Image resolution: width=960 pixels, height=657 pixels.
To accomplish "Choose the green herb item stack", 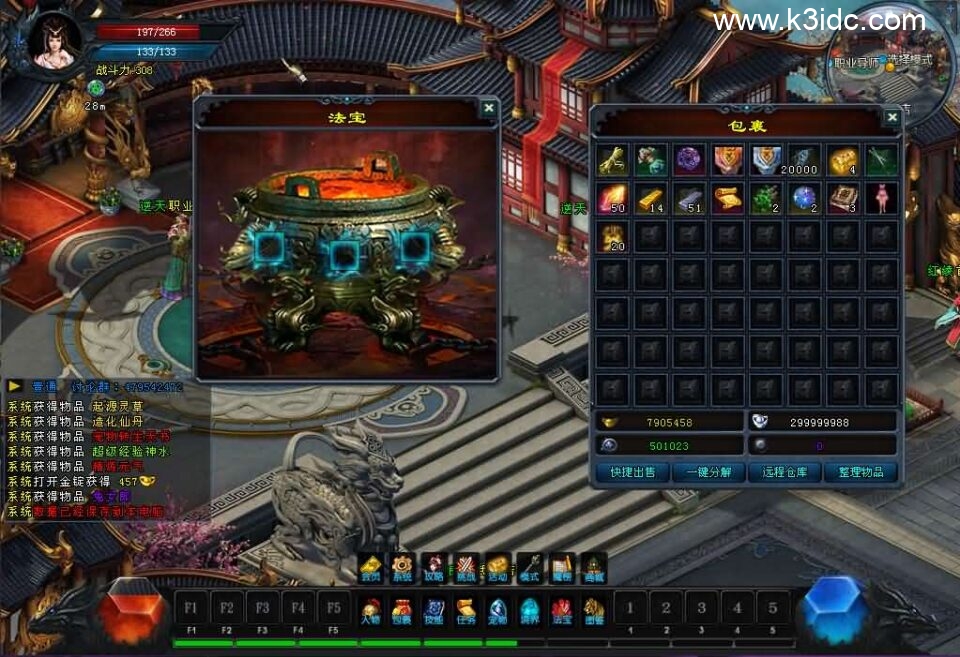I will [x=766, y=198].
